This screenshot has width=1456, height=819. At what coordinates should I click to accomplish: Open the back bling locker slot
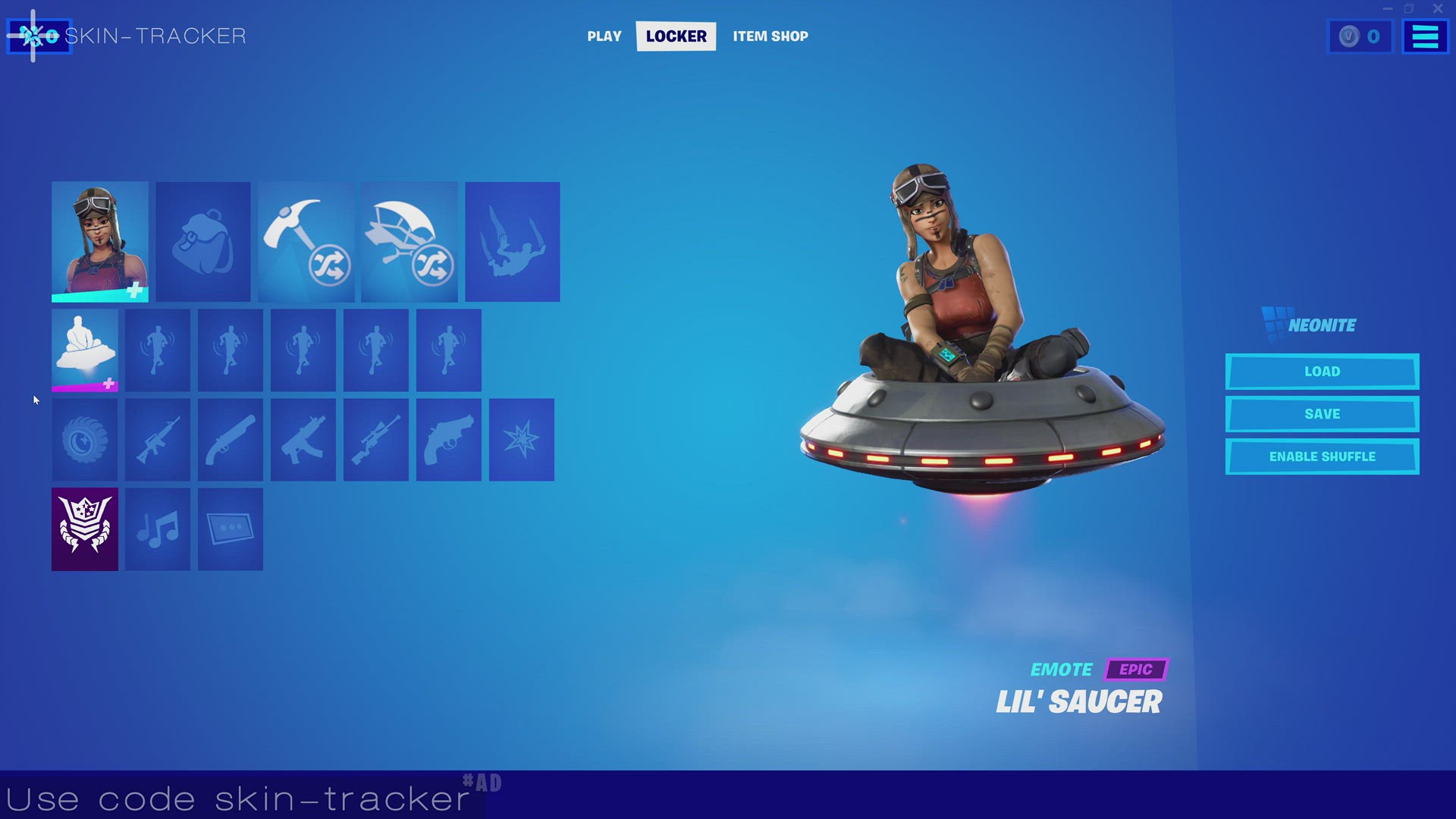tap(202, 240)
